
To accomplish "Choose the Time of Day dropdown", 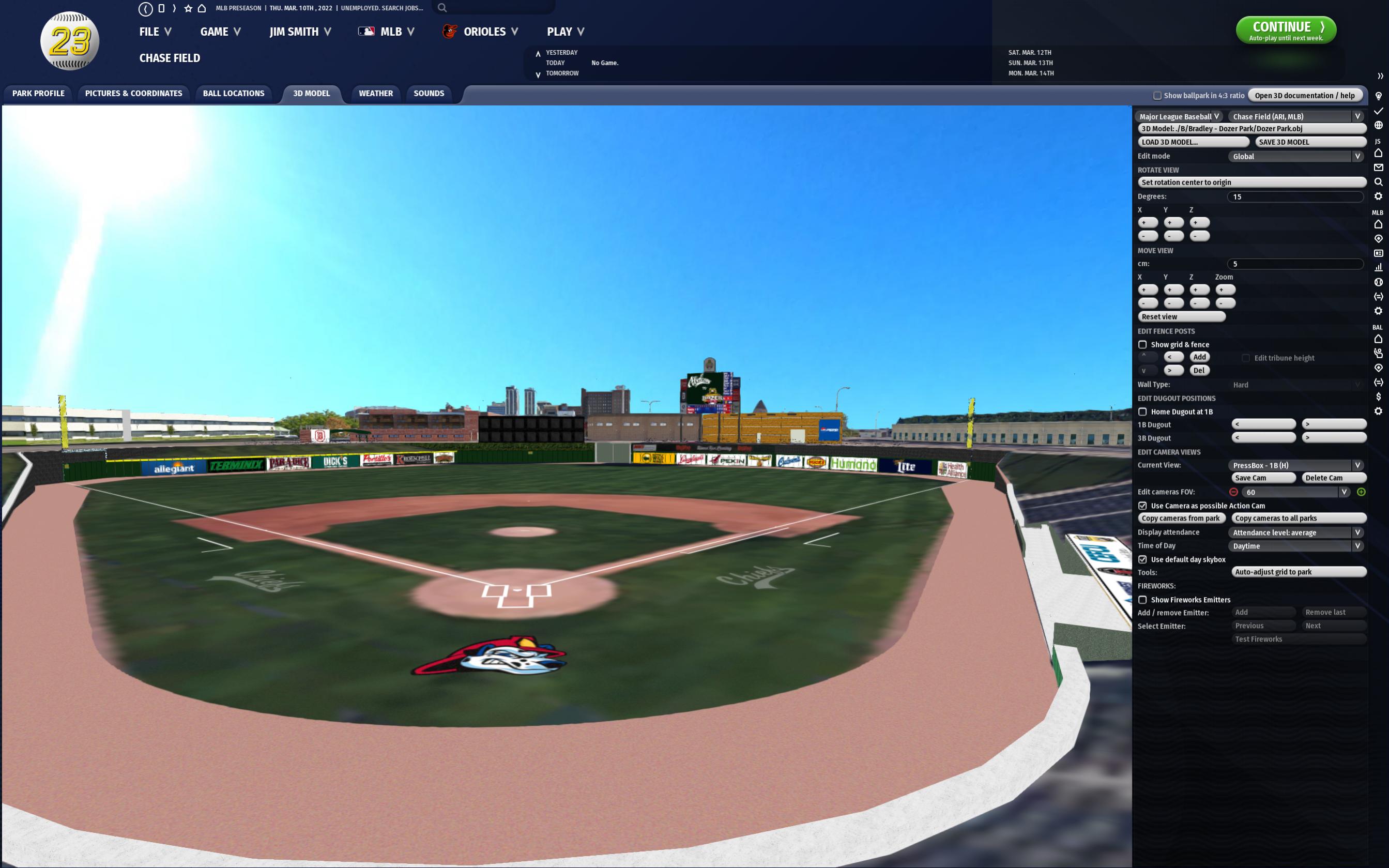I will [x=1296, y=546].
